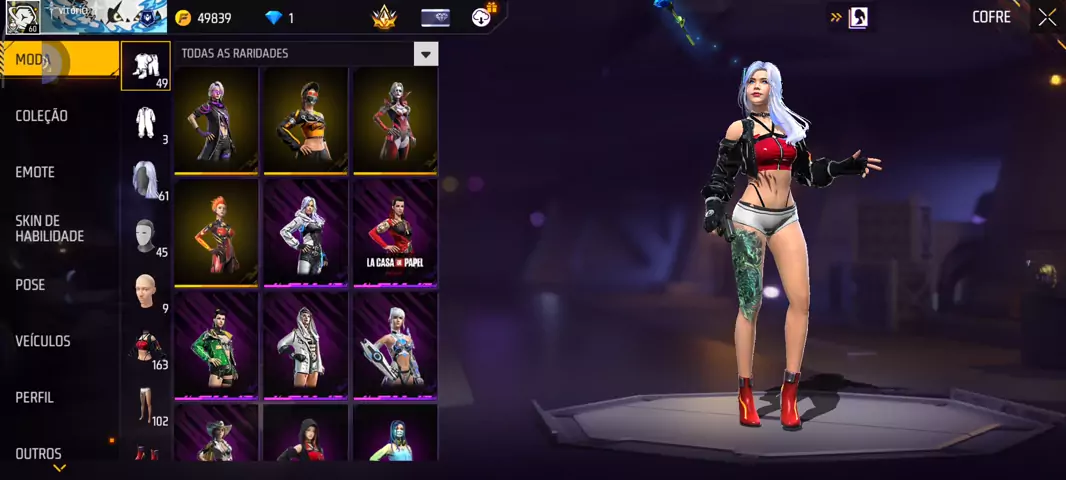Select the head items tab
Screen dimensions: 1066x480
(146, 292)
